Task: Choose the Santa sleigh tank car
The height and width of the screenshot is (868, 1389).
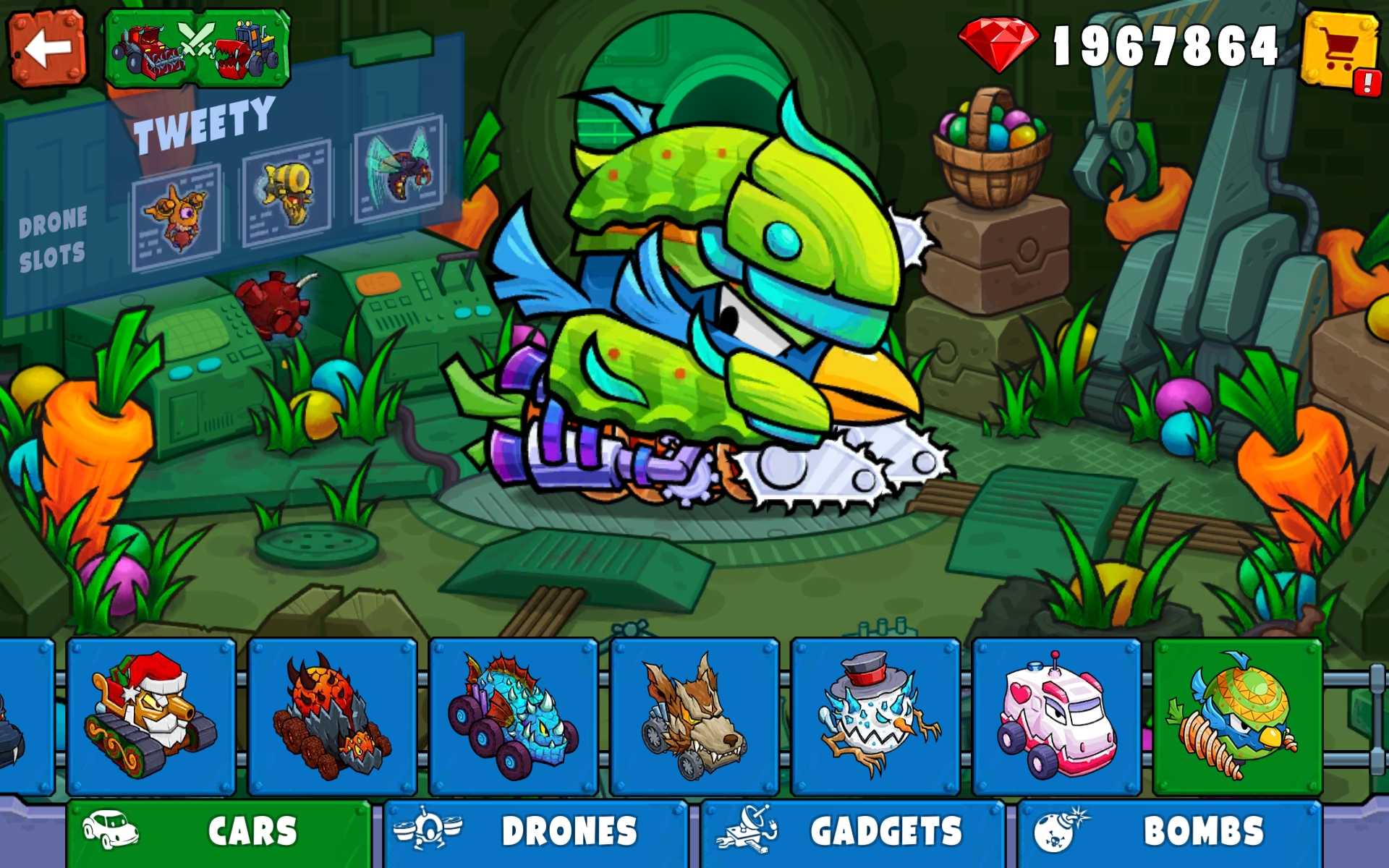Action: (x=151, y=716)
